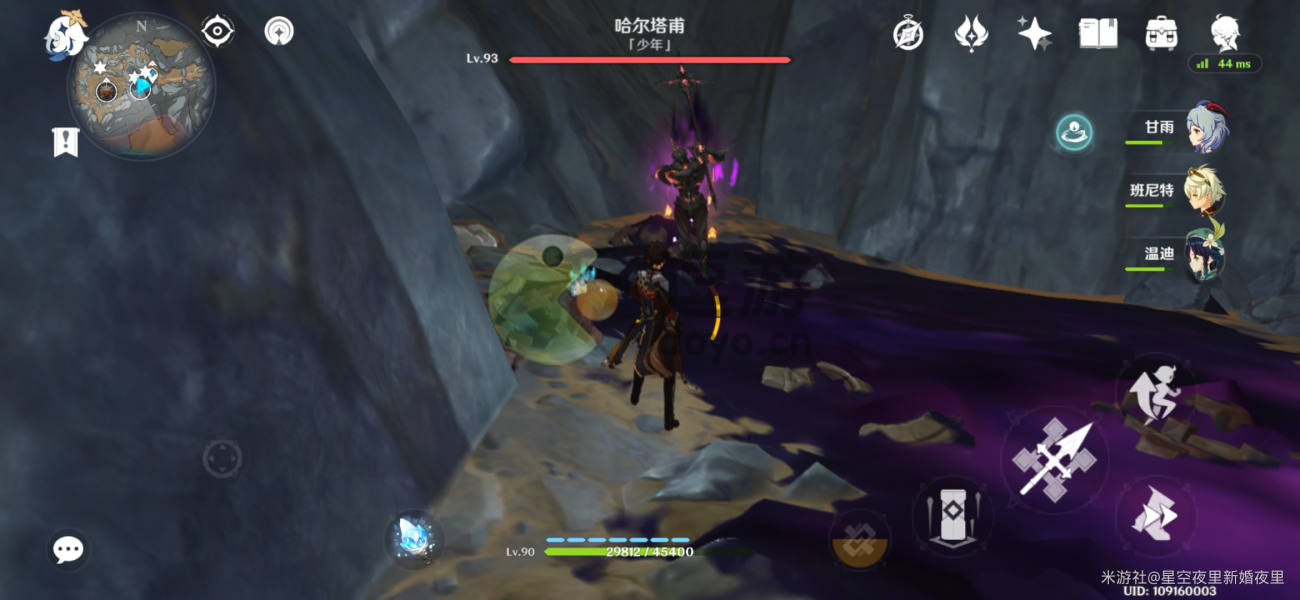The width and height of the screenshot is (1300, 600).
Task: Open the backpack inventory
Action: click(1161, 33)
